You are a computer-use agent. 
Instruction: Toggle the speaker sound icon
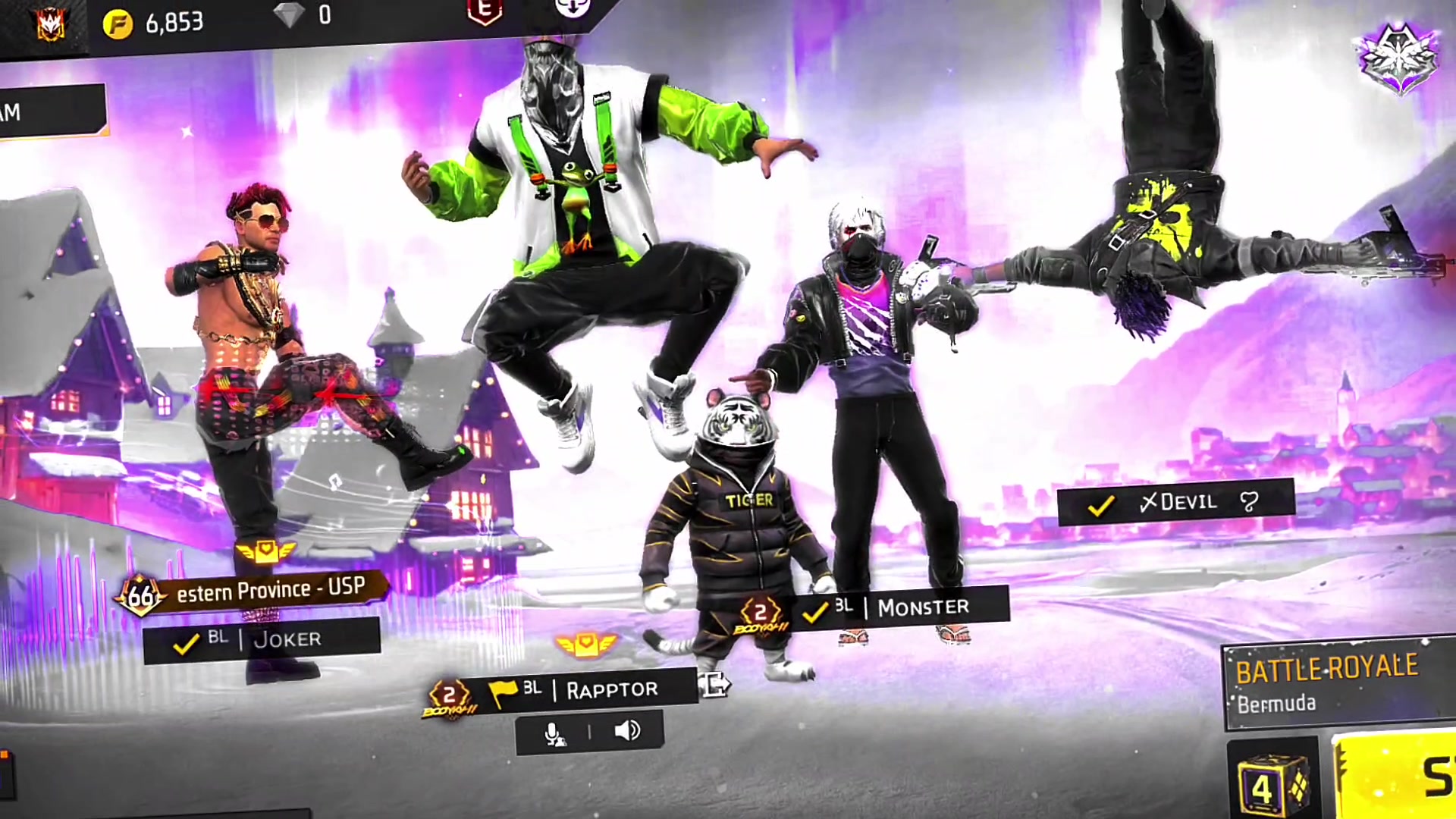[626, 731]
